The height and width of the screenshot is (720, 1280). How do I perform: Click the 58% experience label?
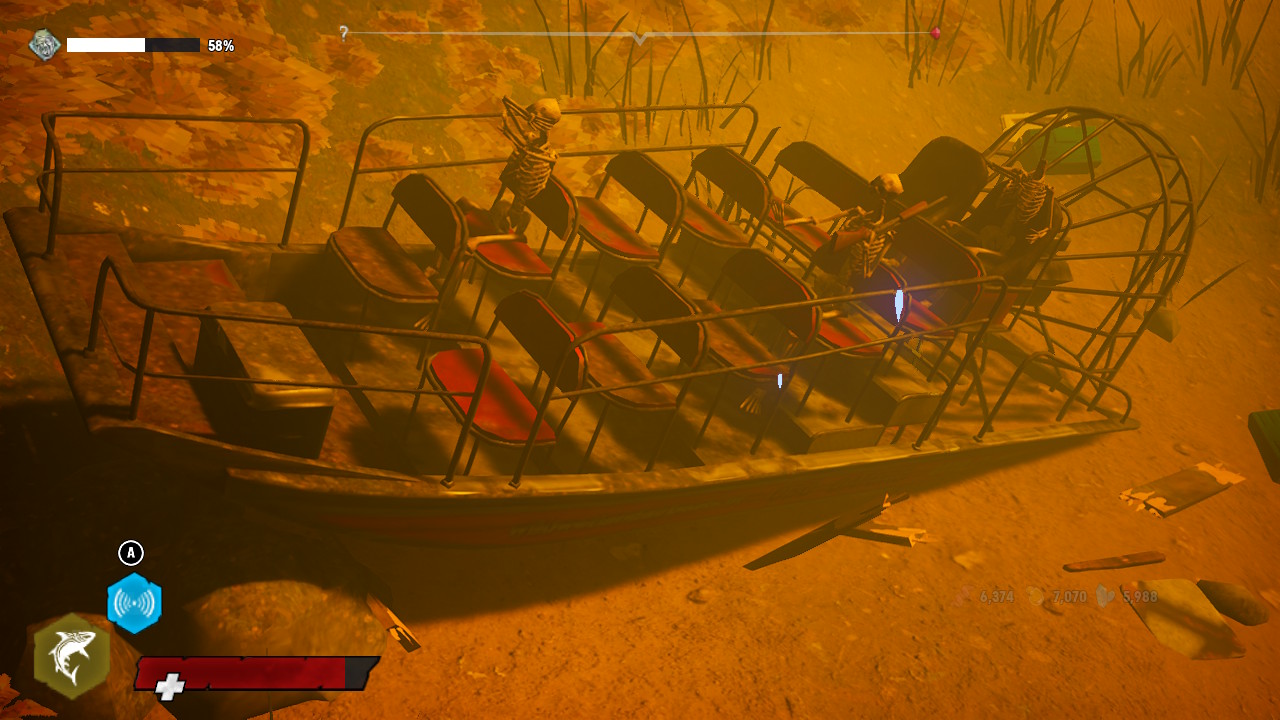point(222,44)
